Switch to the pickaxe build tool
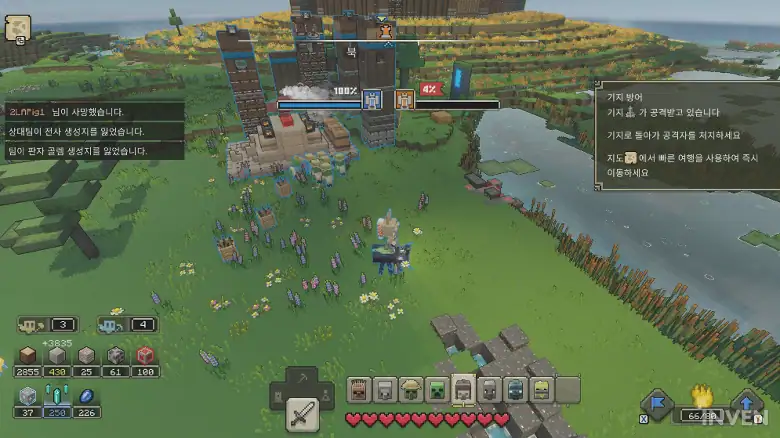This screenshot has height=438, width=780. [301, 381]
